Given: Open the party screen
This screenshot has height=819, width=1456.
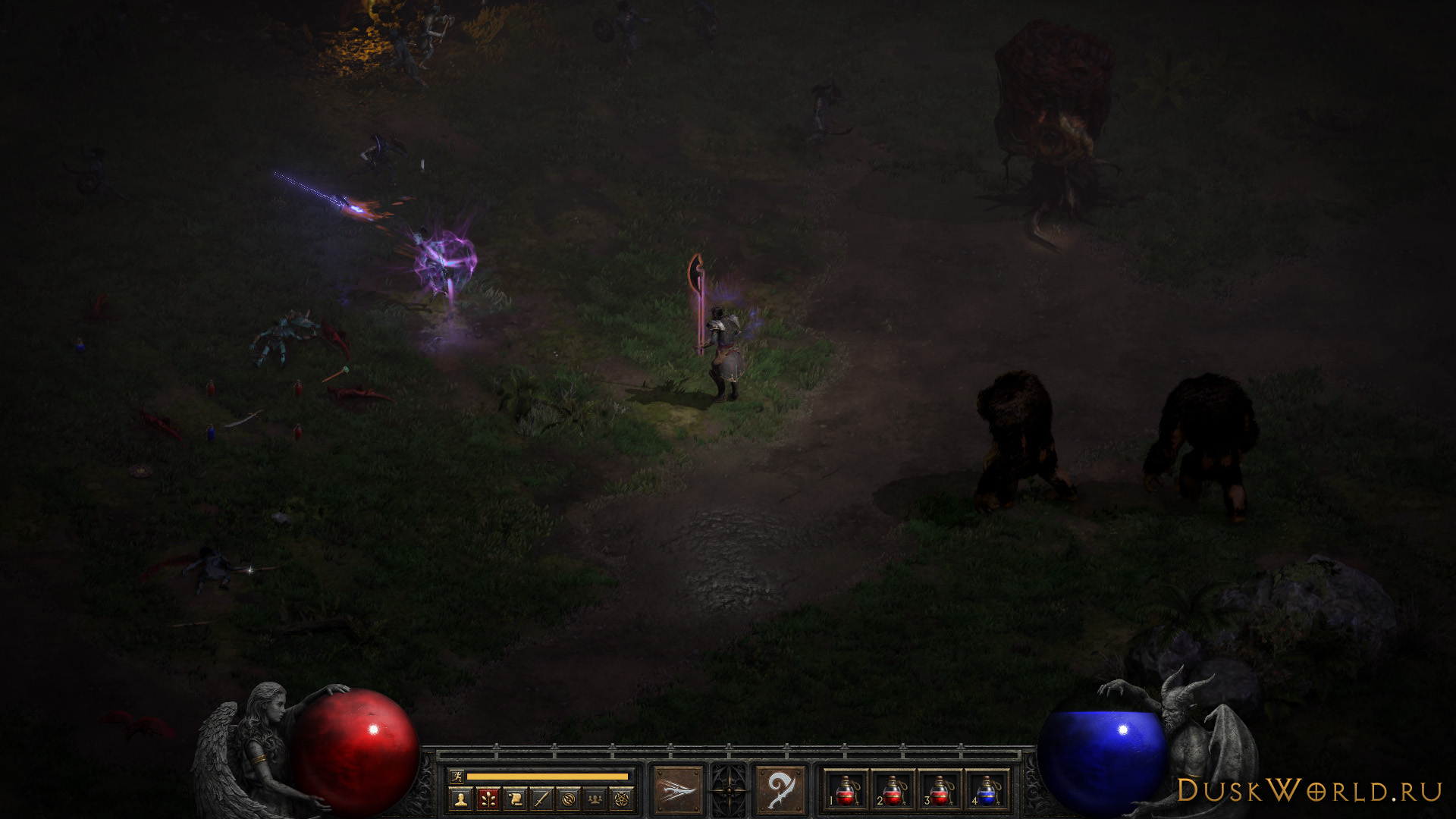Looking at the screenshot, I should click(x=595, y=799).
